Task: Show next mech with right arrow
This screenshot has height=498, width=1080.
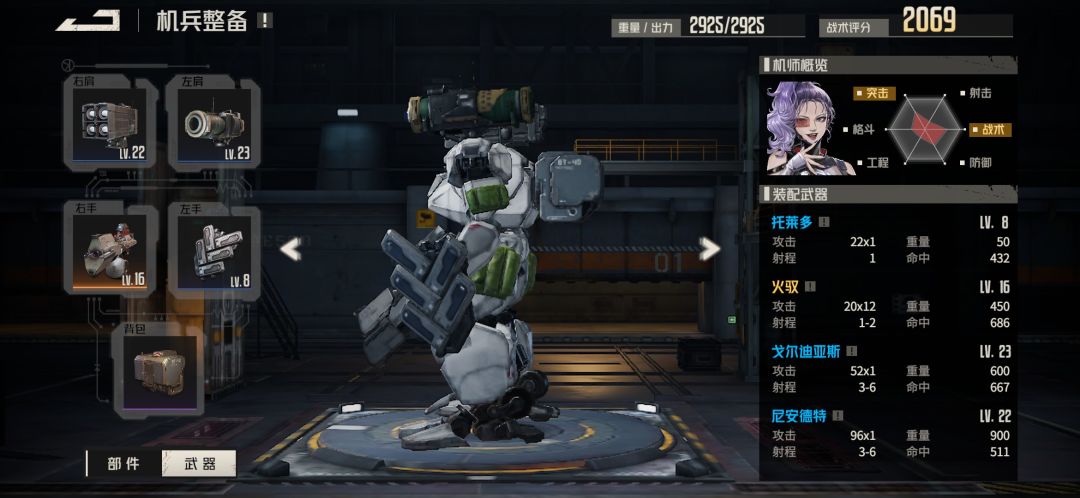Action: tap(709, 249)
